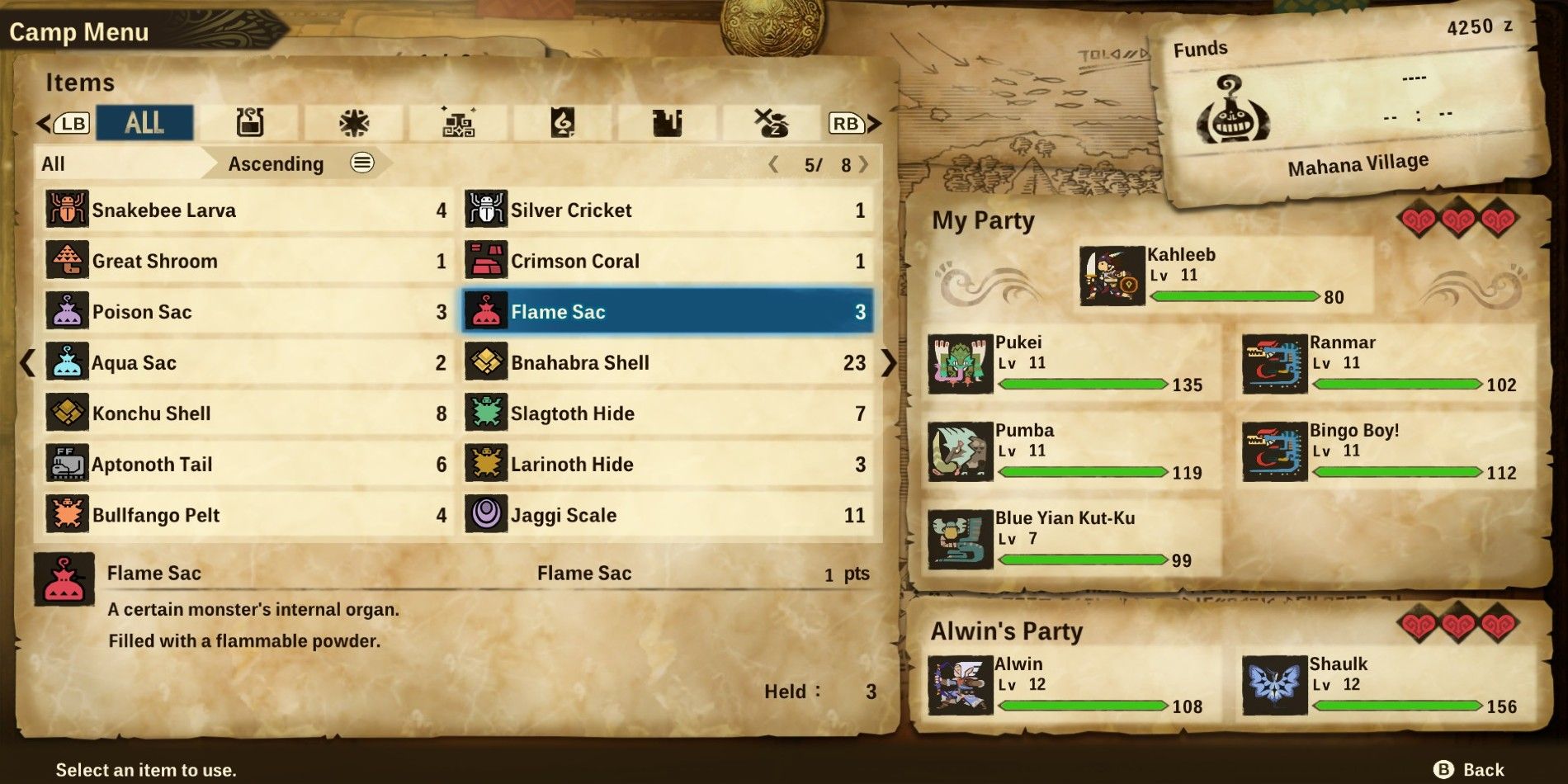Select the Poison Sac row

247,312
